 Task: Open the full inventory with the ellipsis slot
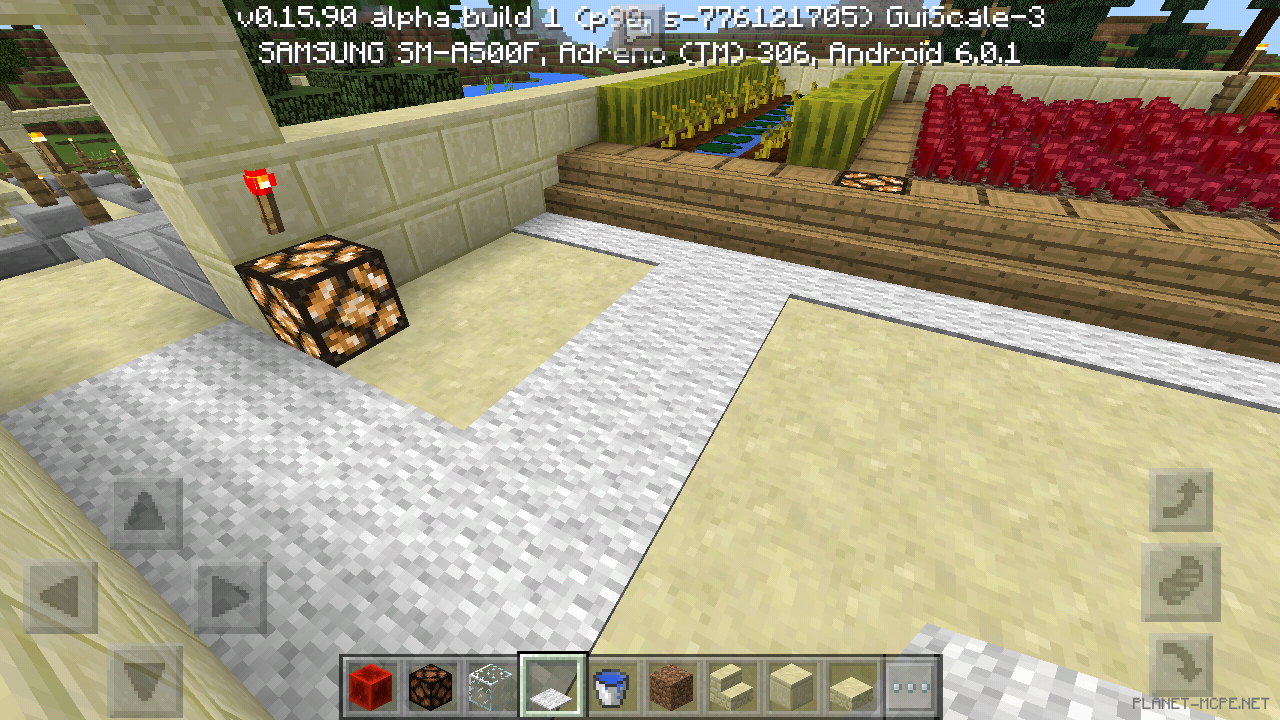pos(911,687)
